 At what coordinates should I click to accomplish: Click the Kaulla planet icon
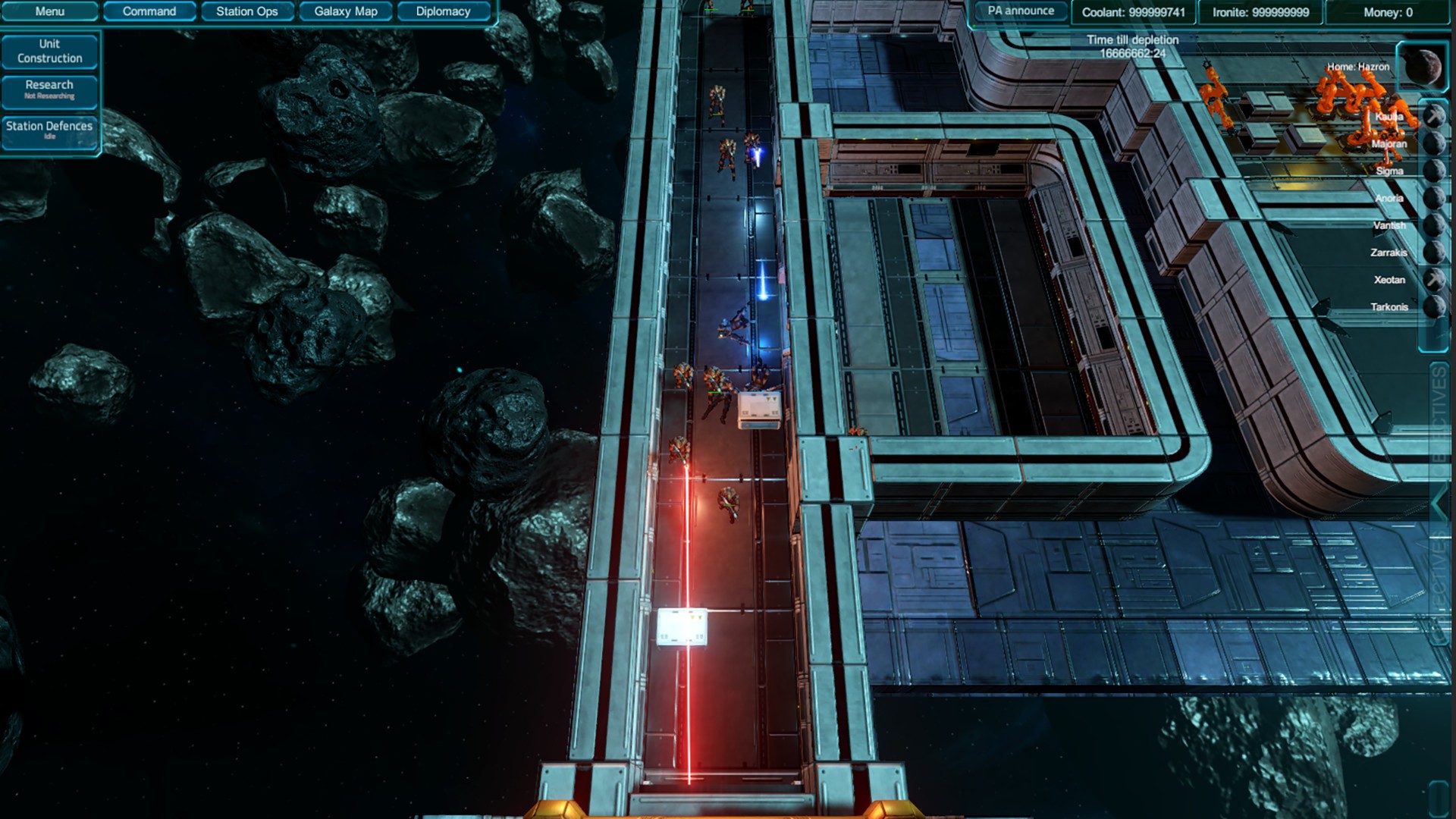click(x=1436, y=117)
